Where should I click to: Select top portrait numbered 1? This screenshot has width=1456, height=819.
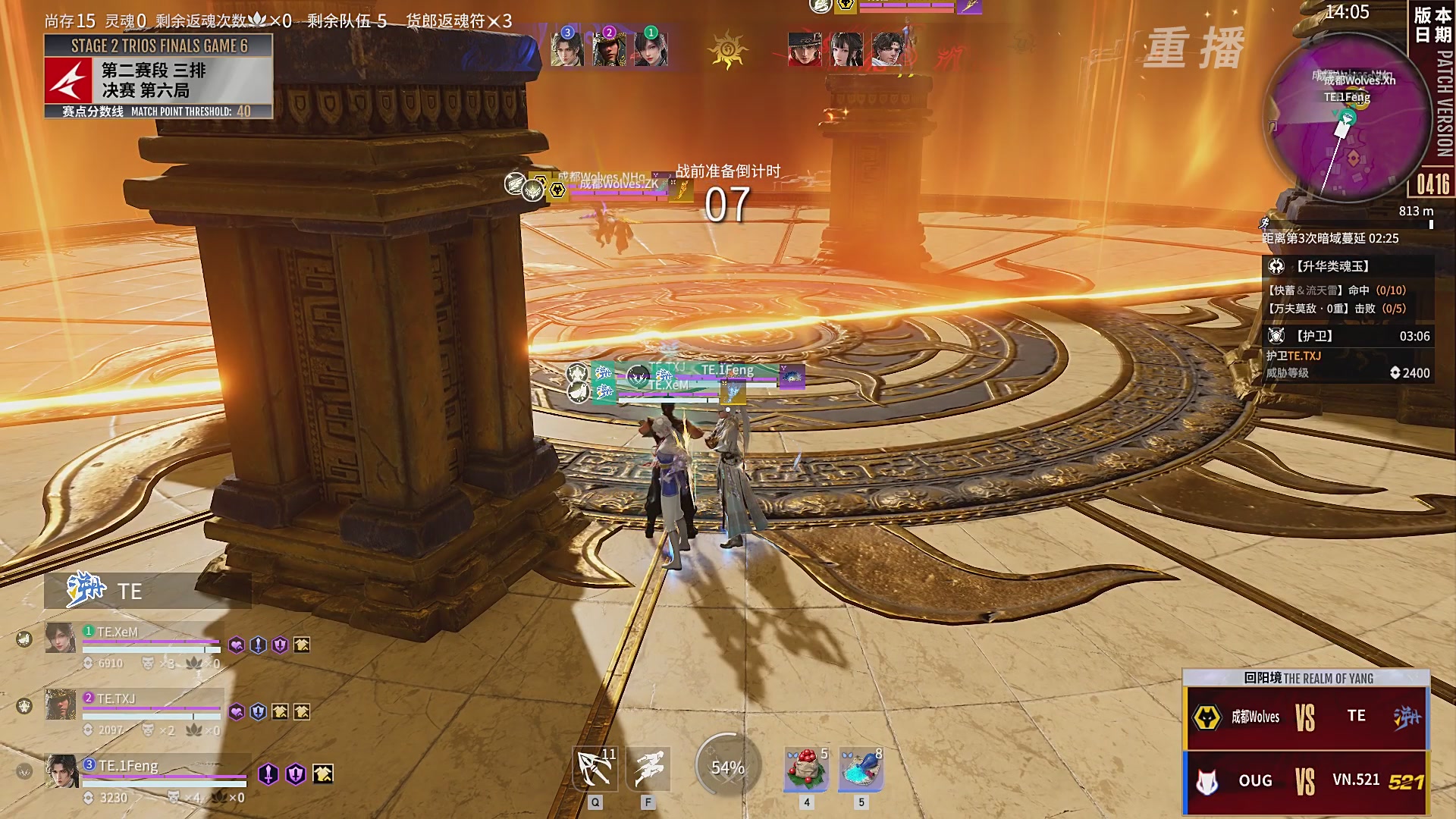[651, 47]
